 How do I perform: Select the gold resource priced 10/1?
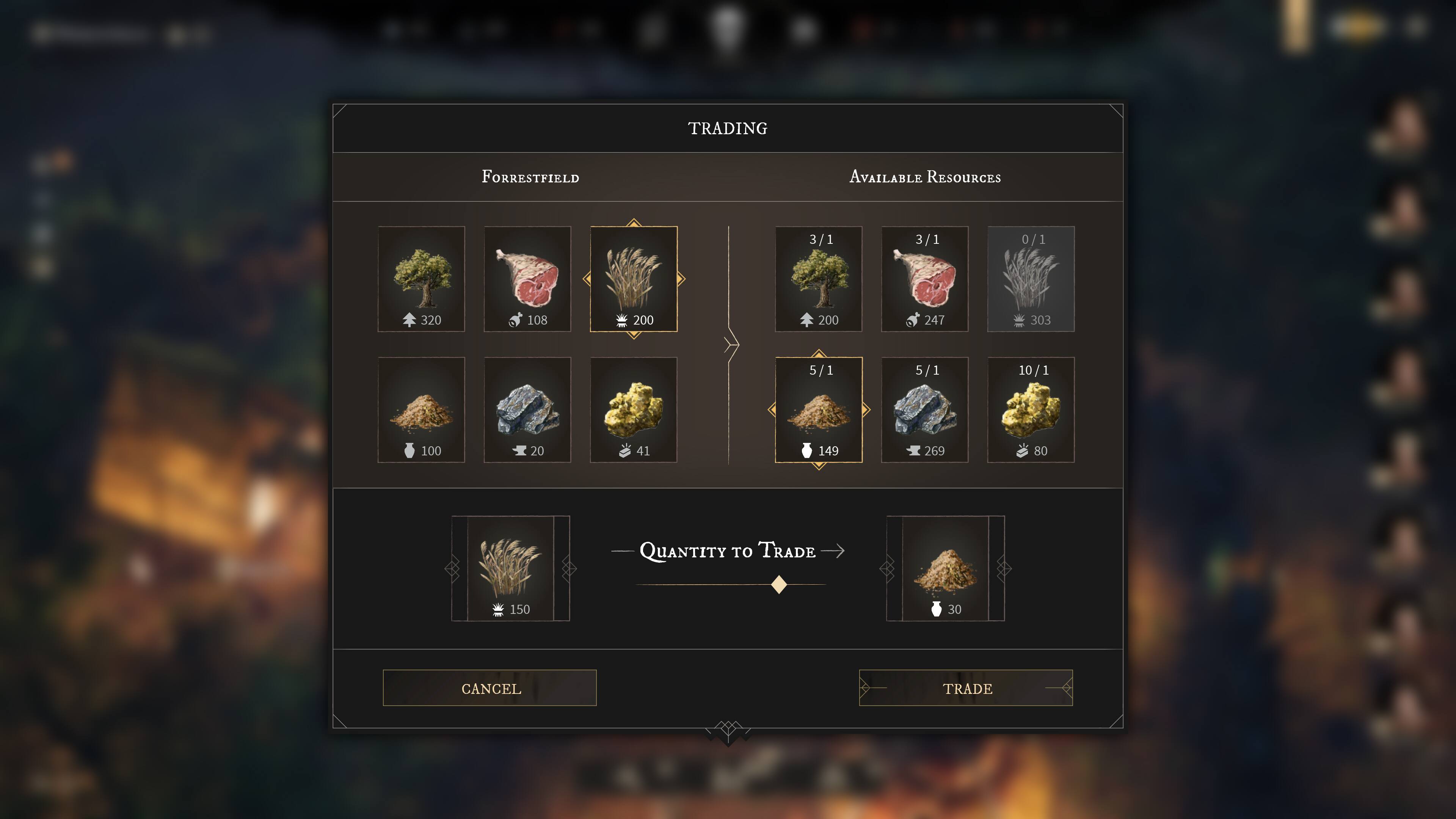click(1031, 409)
